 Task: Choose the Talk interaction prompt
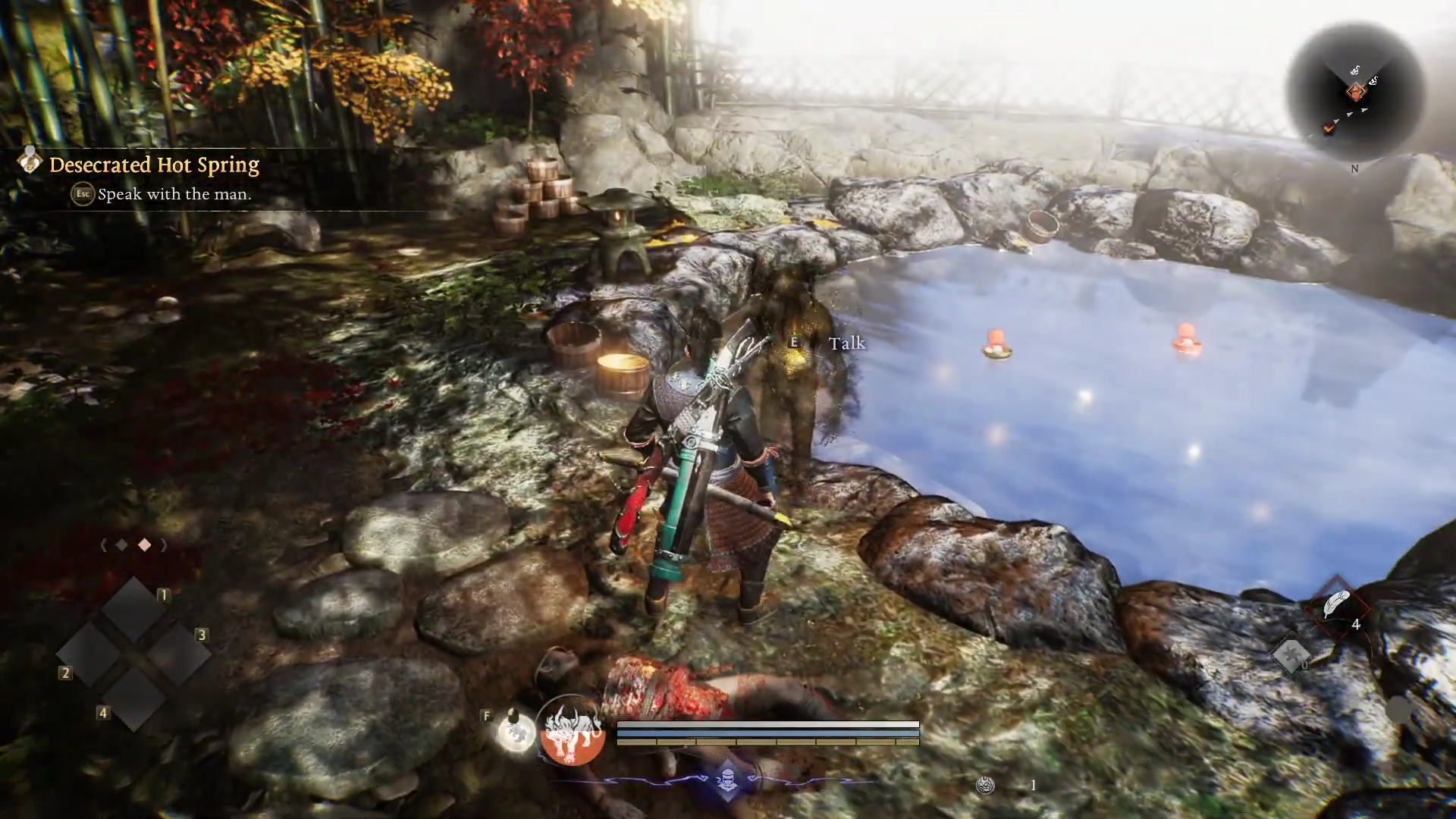pos(846,344)
